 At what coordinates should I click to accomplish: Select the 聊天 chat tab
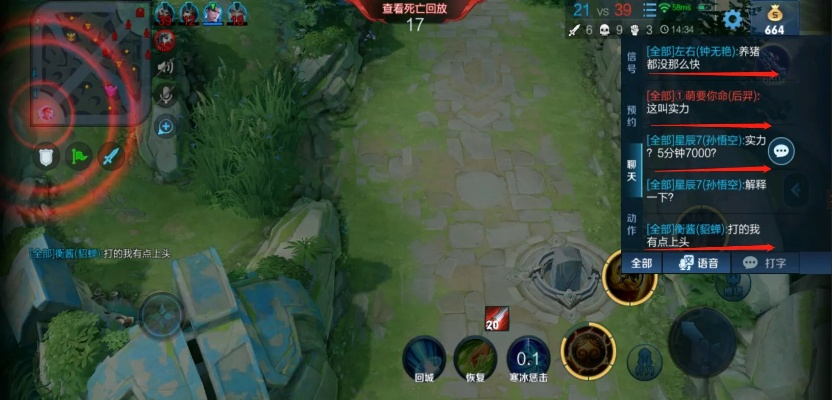tap(631, 169)
